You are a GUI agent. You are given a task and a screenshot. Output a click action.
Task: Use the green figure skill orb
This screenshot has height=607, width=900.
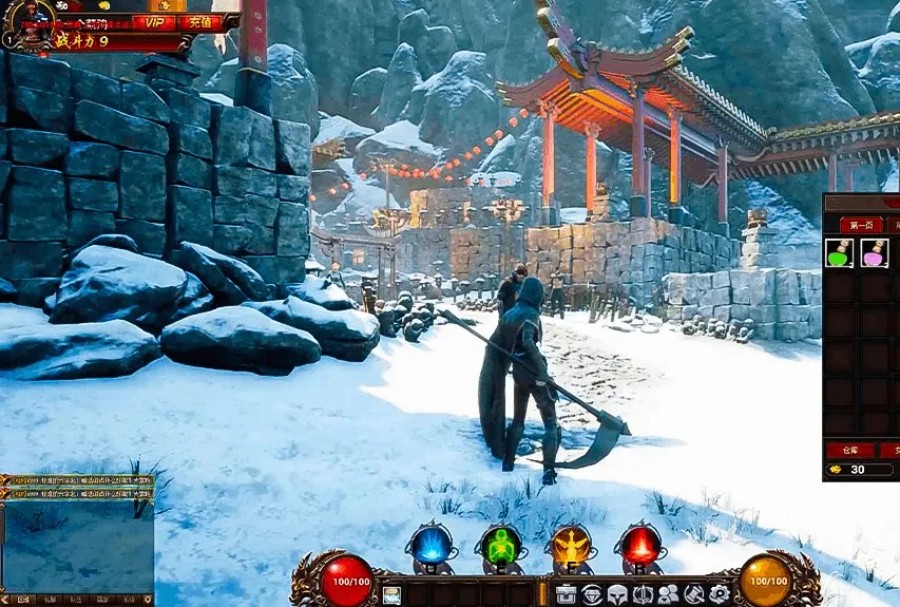pos(501,546)
